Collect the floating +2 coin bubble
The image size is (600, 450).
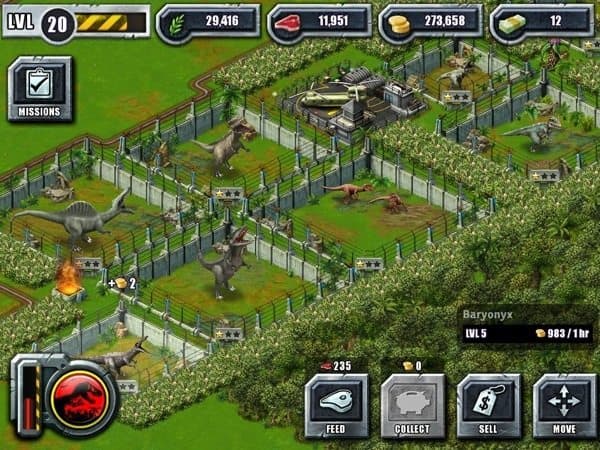(x=122, y=283)
